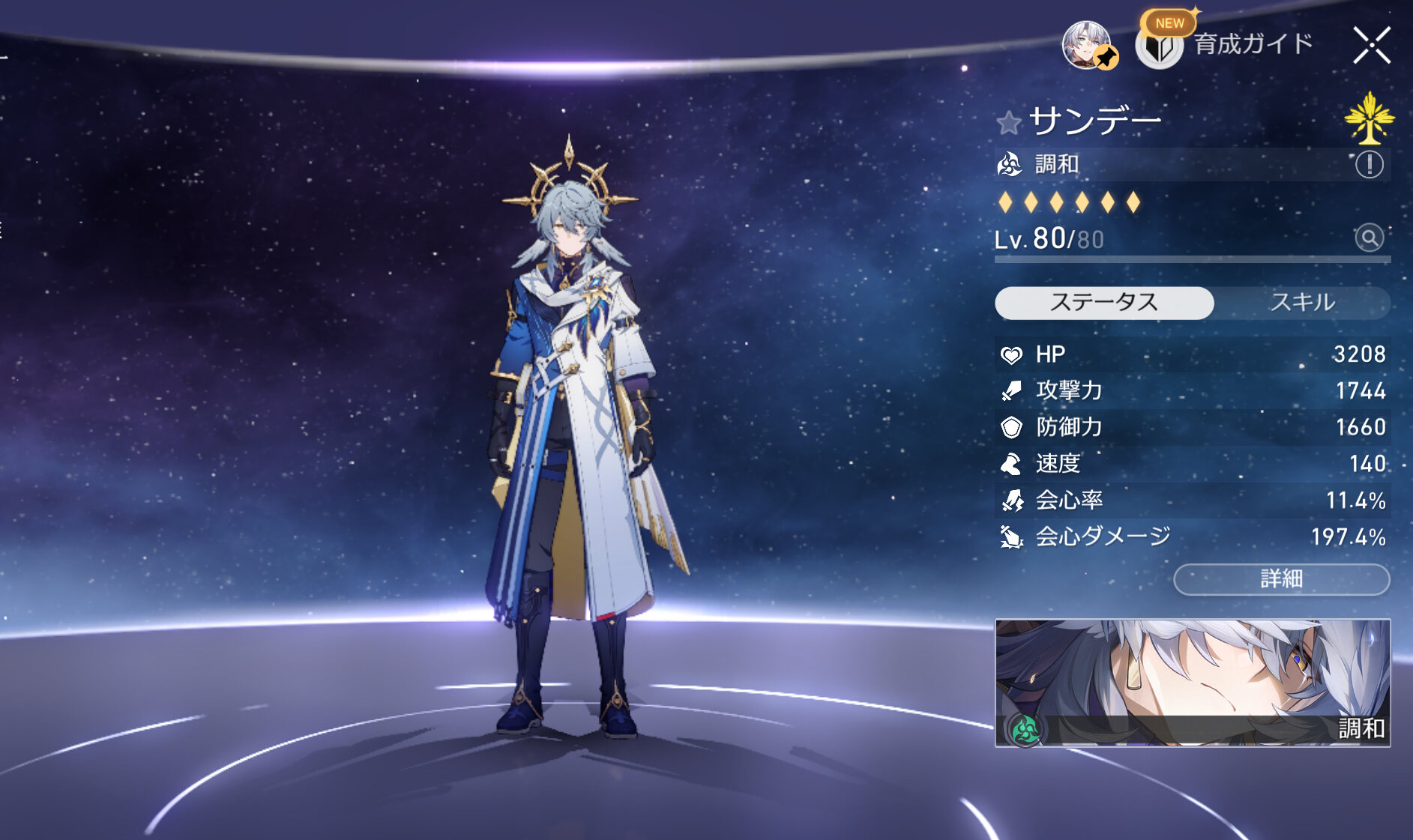Click the magnifier icon beside the level
The width and height of the screenshot is (1413, 840).
tap(1369, 238)
